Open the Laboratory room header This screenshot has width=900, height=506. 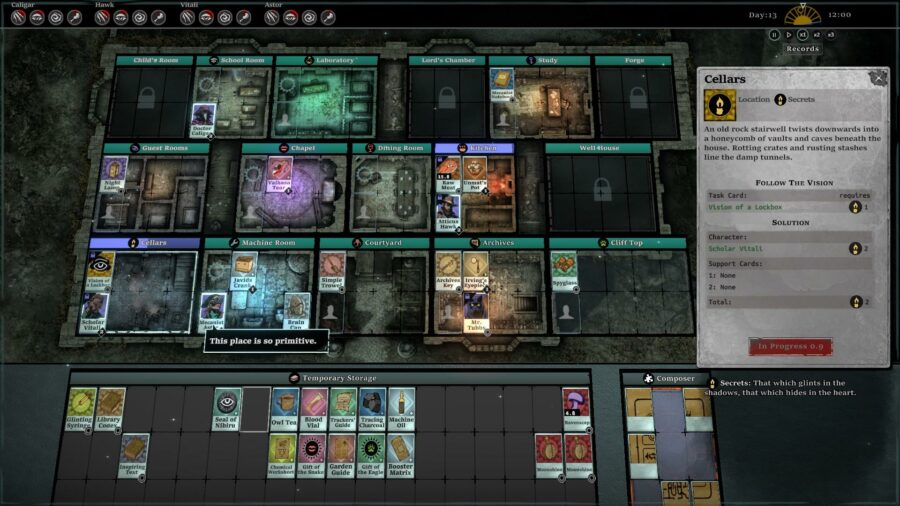point(327,60)
